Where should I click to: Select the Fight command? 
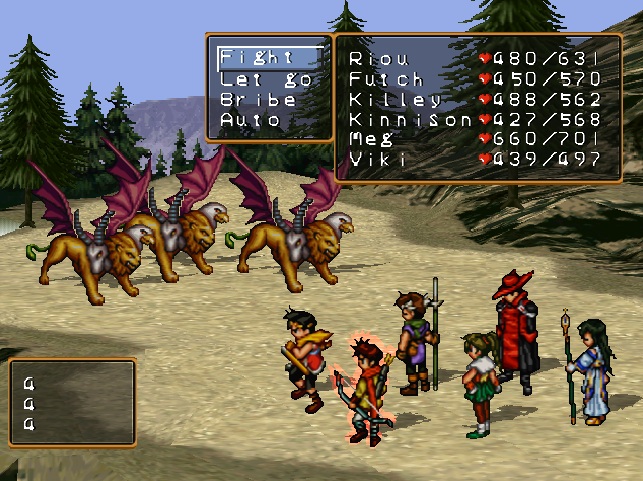coord(257,57)
